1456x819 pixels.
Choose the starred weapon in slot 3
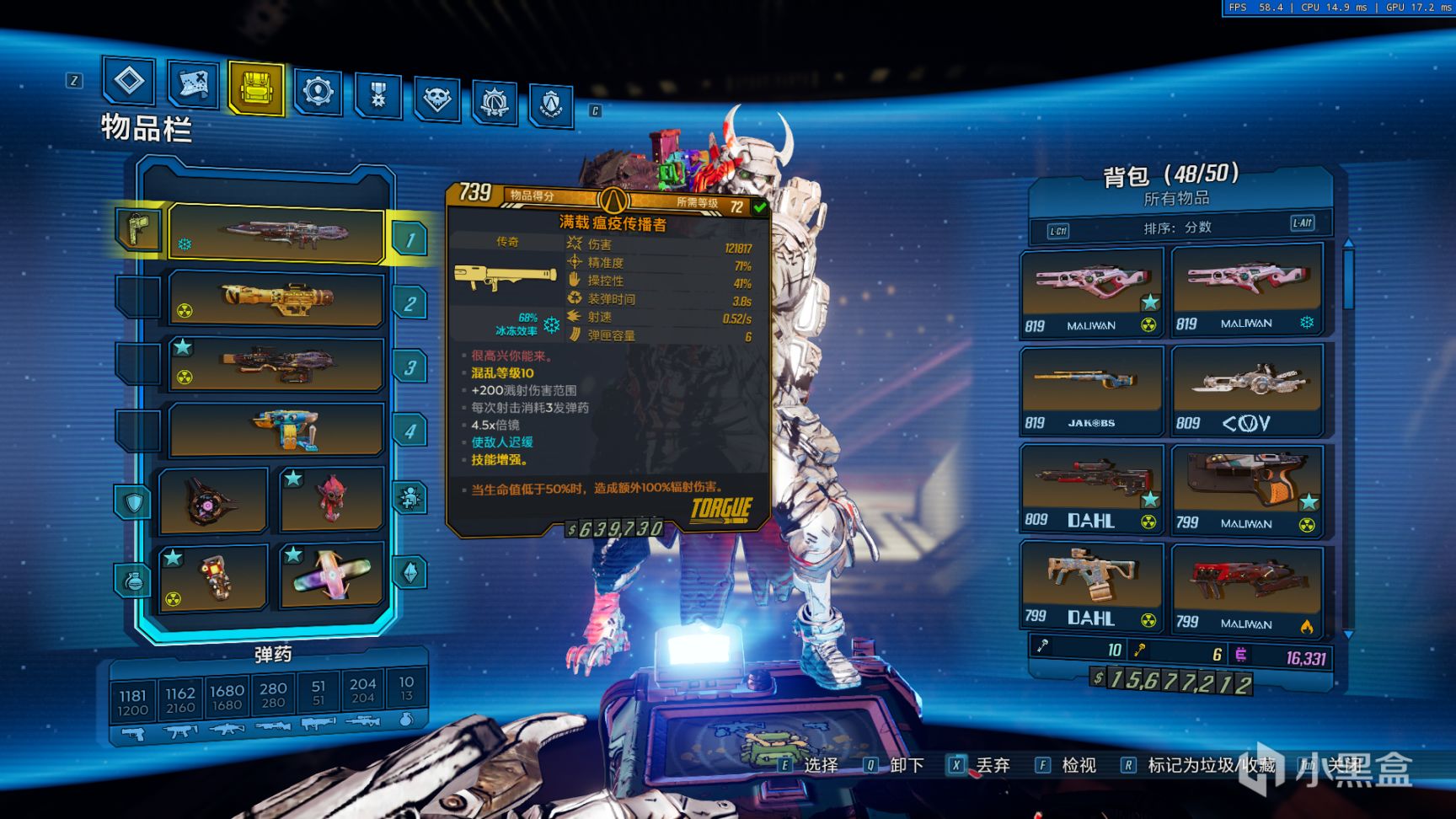[276, 364]
